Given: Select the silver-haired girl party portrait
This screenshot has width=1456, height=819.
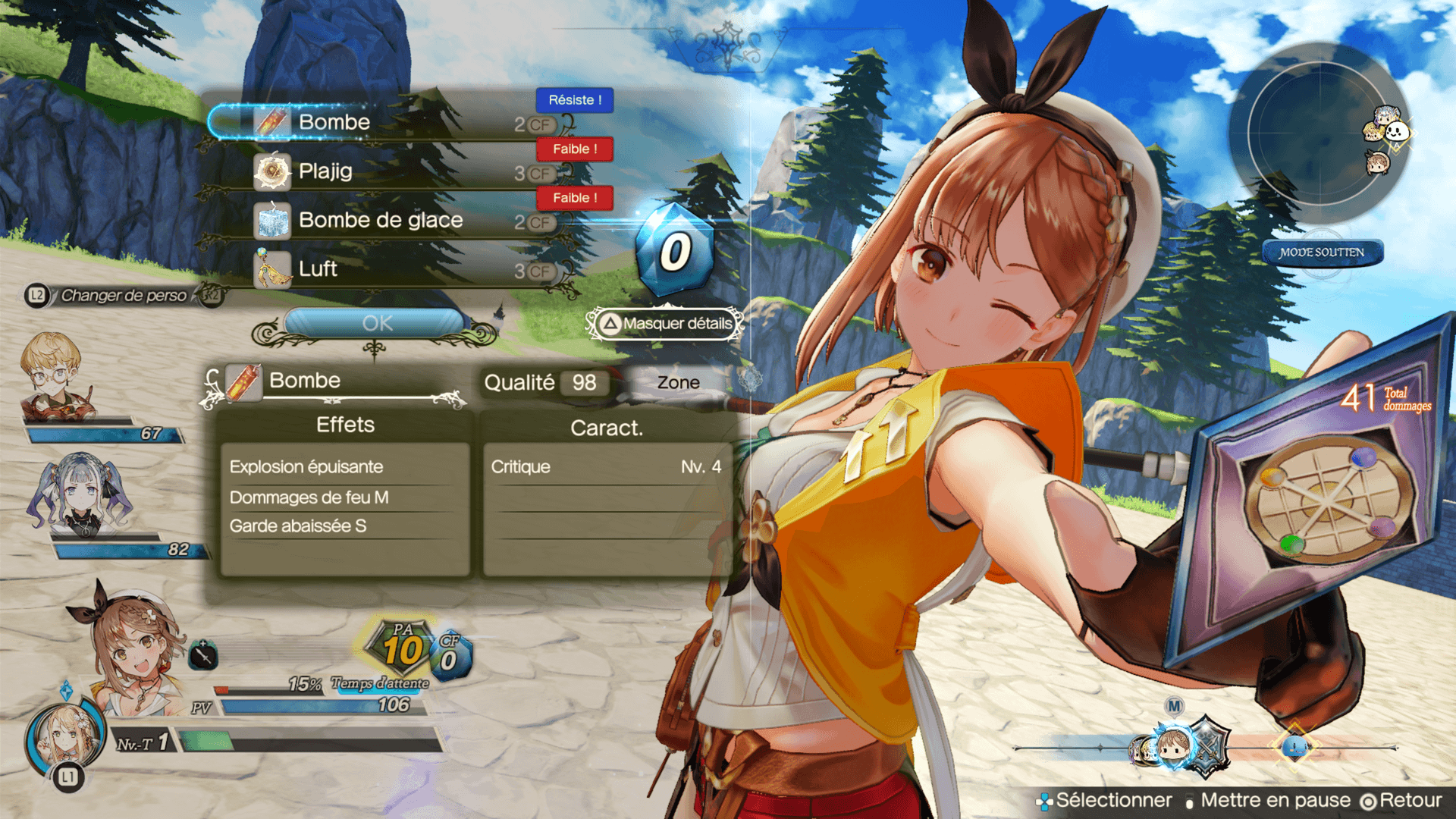Looking at the screenshot, I should click(80, 493).
